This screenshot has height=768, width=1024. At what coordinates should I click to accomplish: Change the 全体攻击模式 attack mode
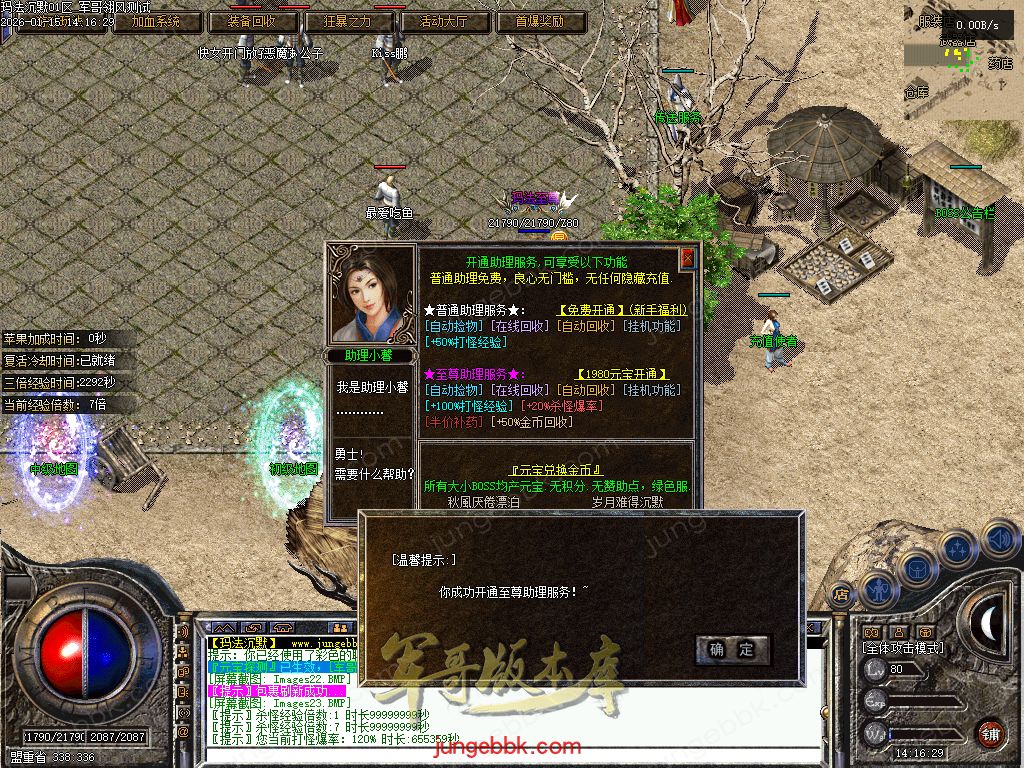tap(902, 648)
